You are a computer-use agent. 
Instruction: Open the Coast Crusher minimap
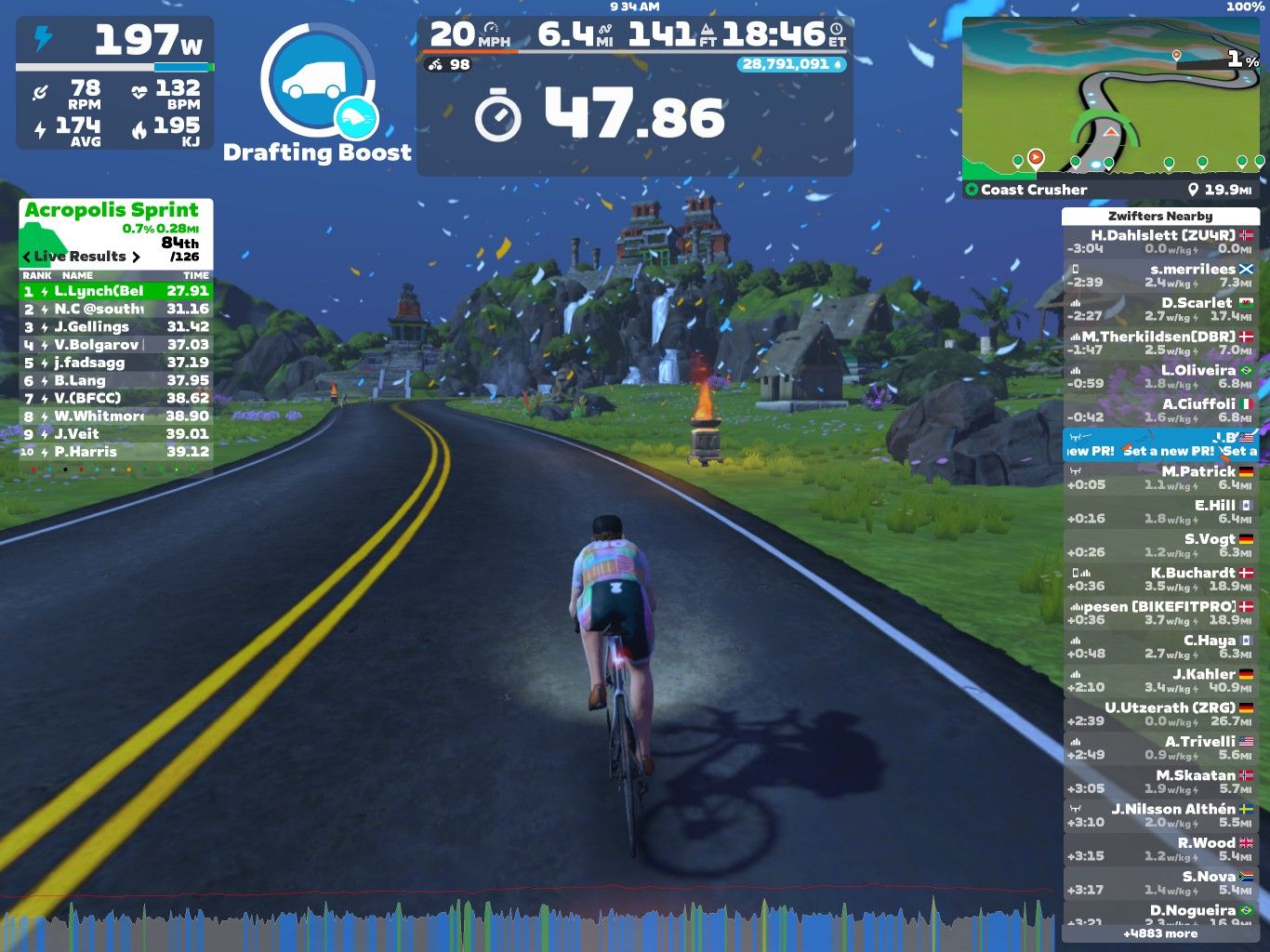(1112, 98)
